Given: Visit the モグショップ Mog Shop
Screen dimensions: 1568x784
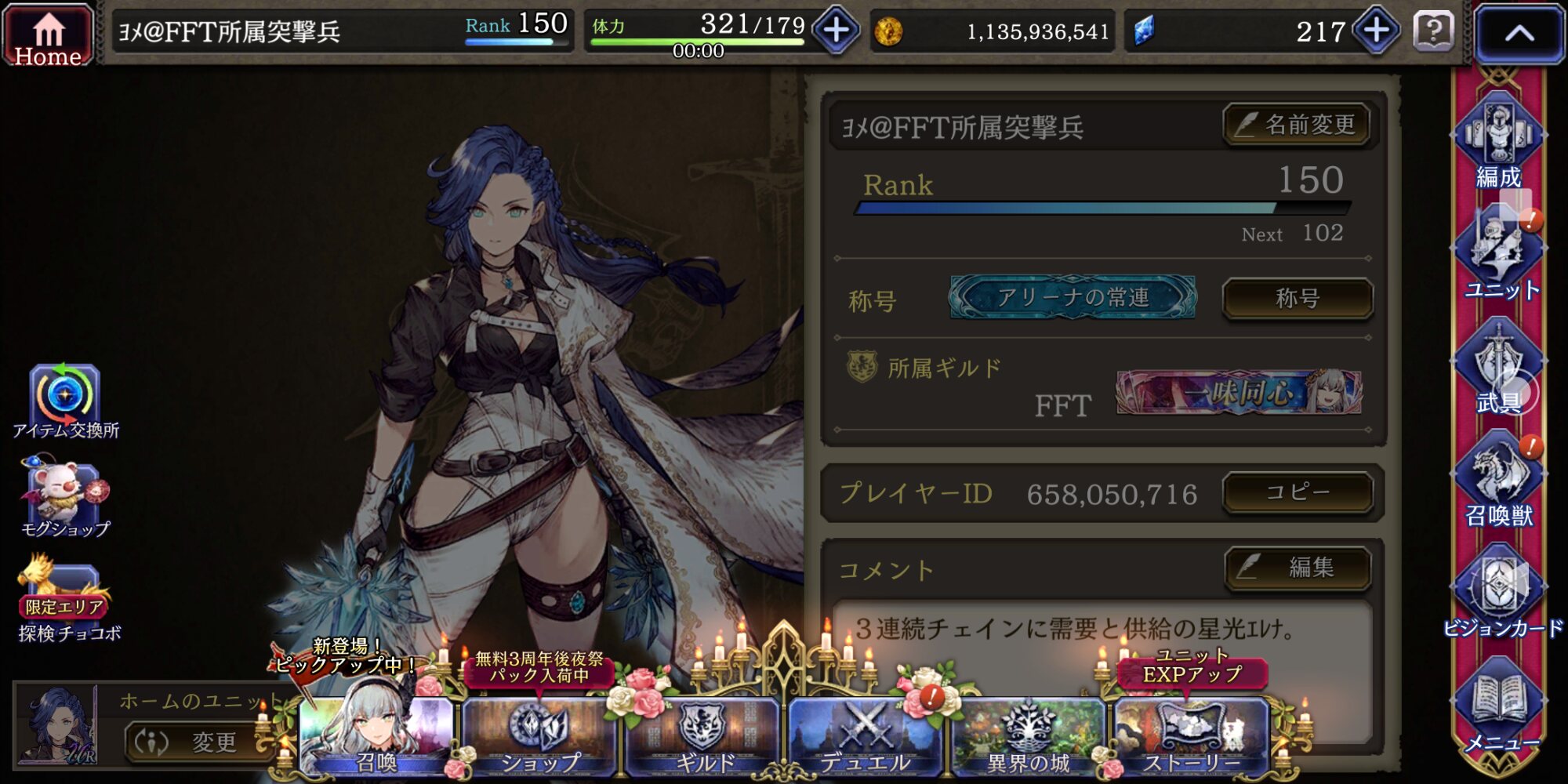Looking at the screenshot, I should (65, 498).
